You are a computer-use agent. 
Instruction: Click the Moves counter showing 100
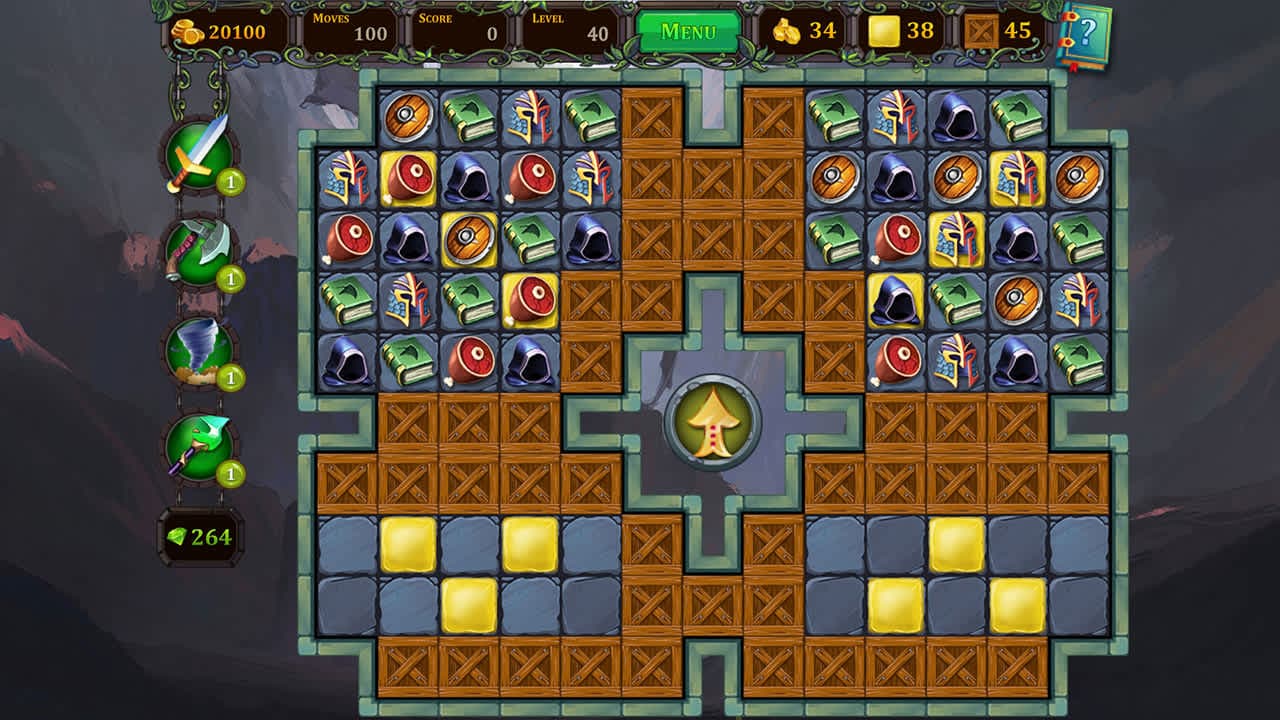click(x=350, y=30)
